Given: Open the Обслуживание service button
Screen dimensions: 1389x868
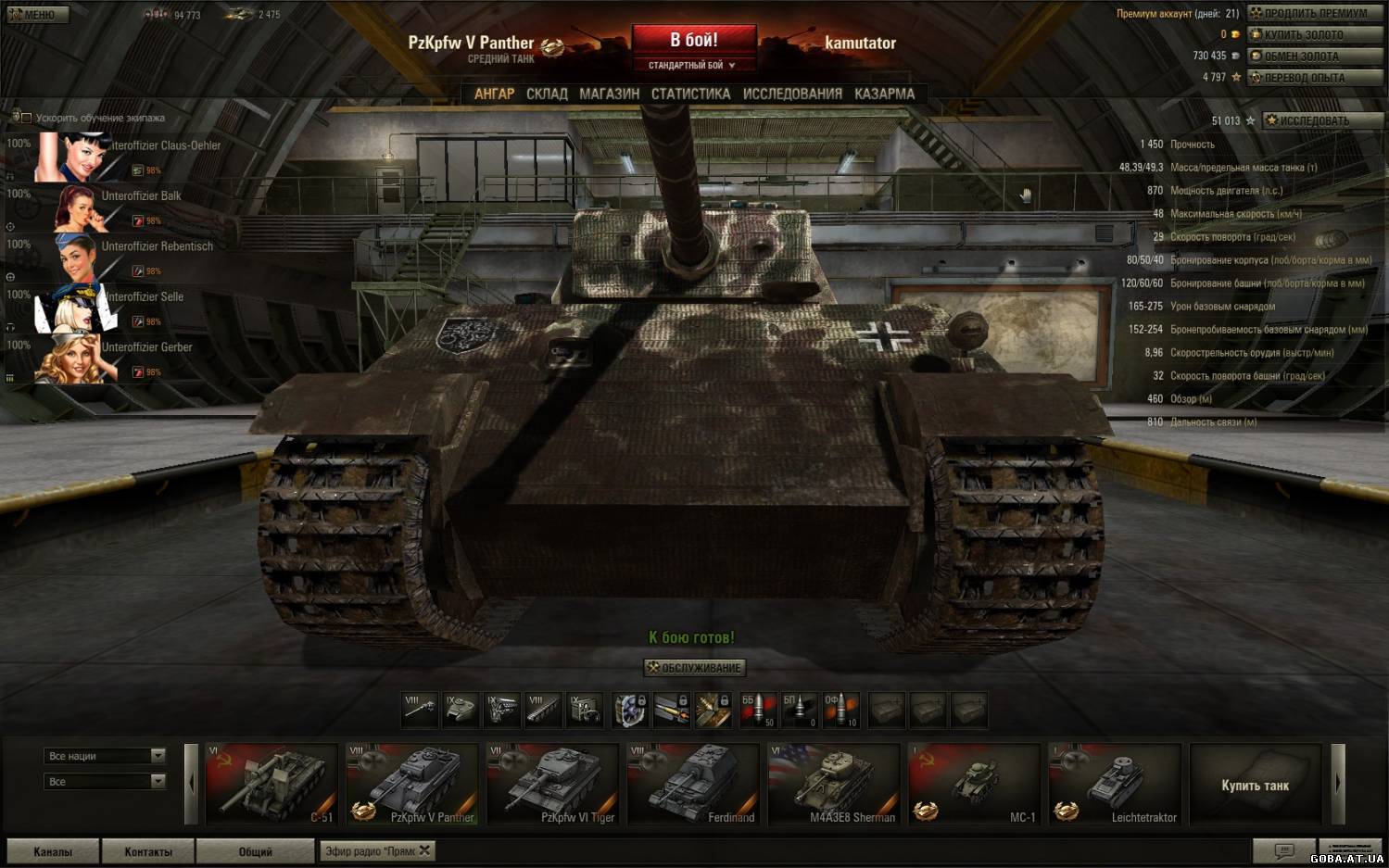Looking at the screenshot, I should pyautogui.click(x=694, y=667).
